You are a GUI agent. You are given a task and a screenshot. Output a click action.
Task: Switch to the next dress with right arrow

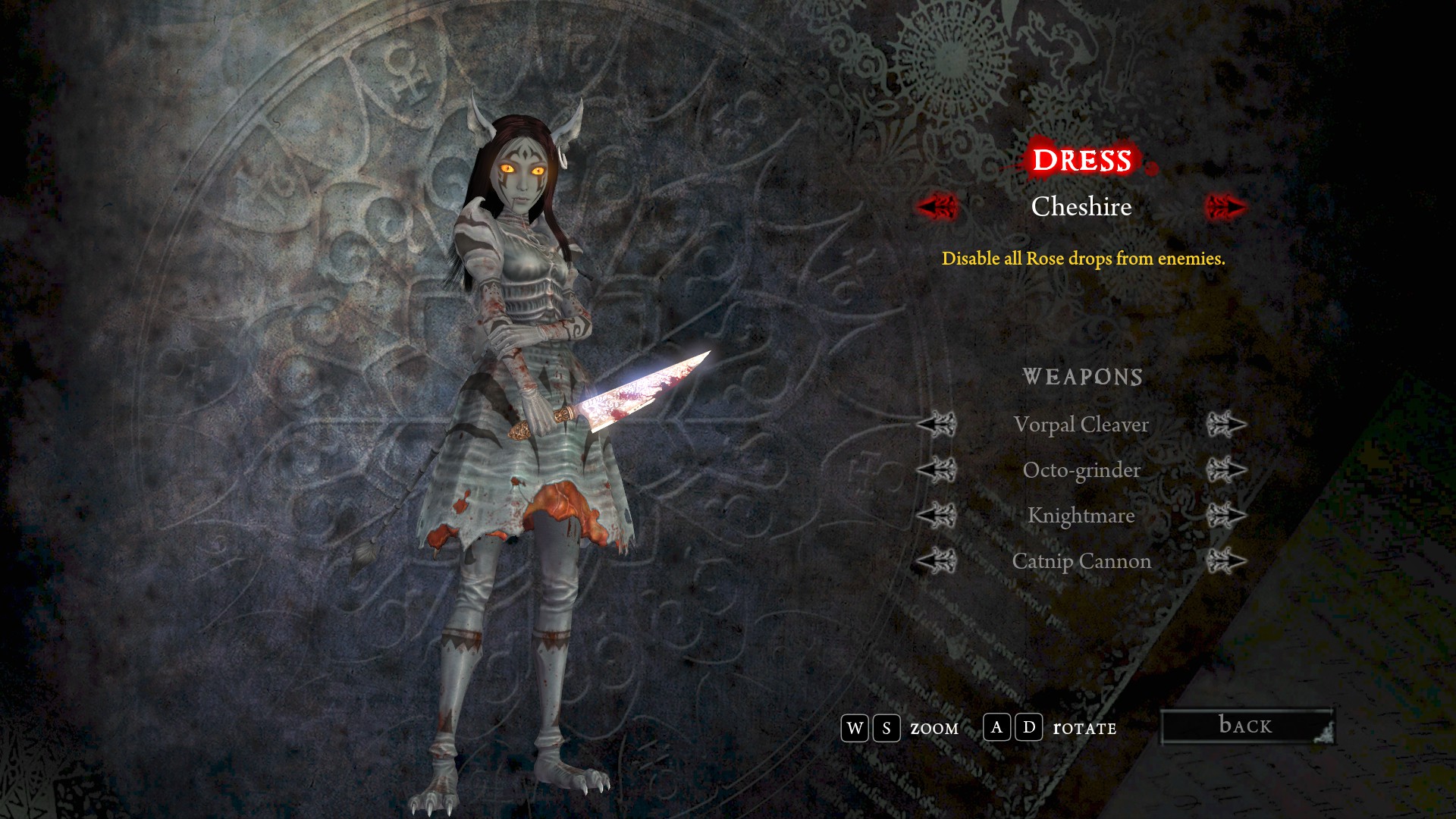pyautogui.click(x=1225, y=206)
